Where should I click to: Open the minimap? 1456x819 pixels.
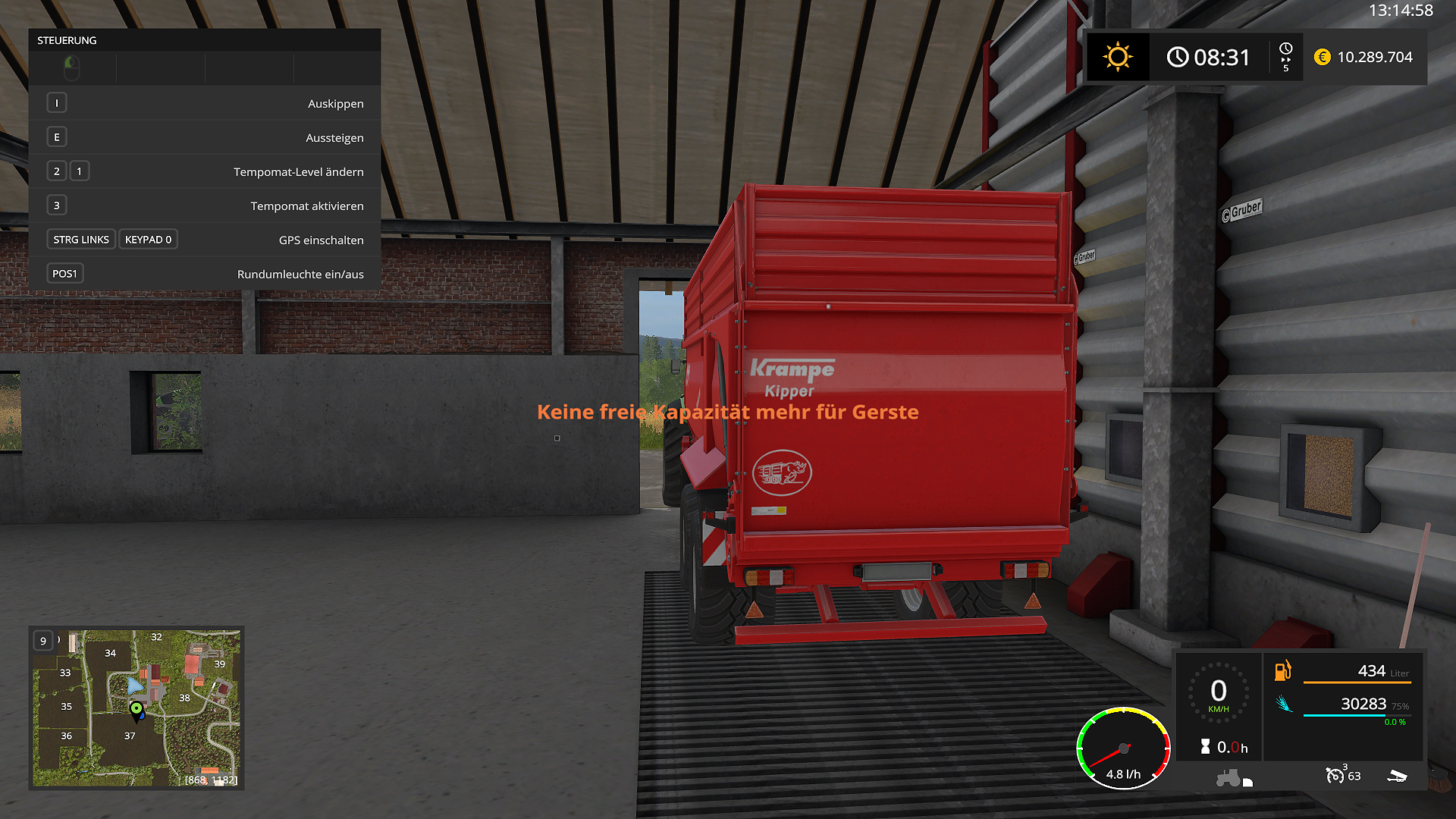click(136, 708)
